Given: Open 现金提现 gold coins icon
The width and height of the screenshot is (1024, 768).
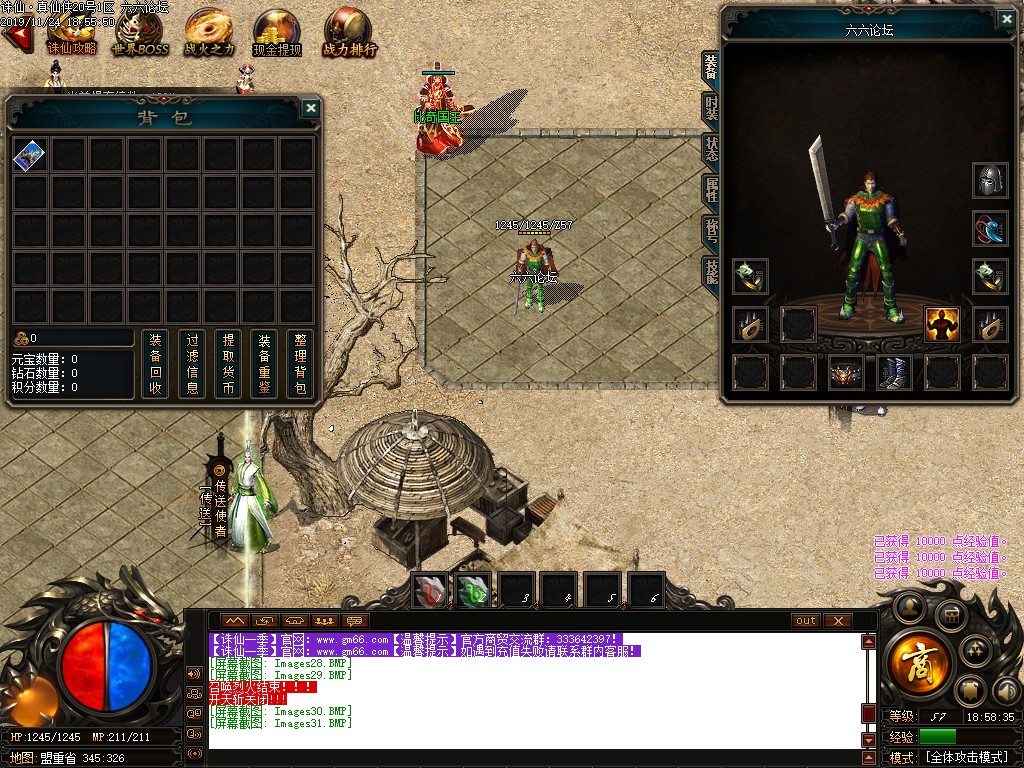Looking at the screenshot, I should (277, 30).
